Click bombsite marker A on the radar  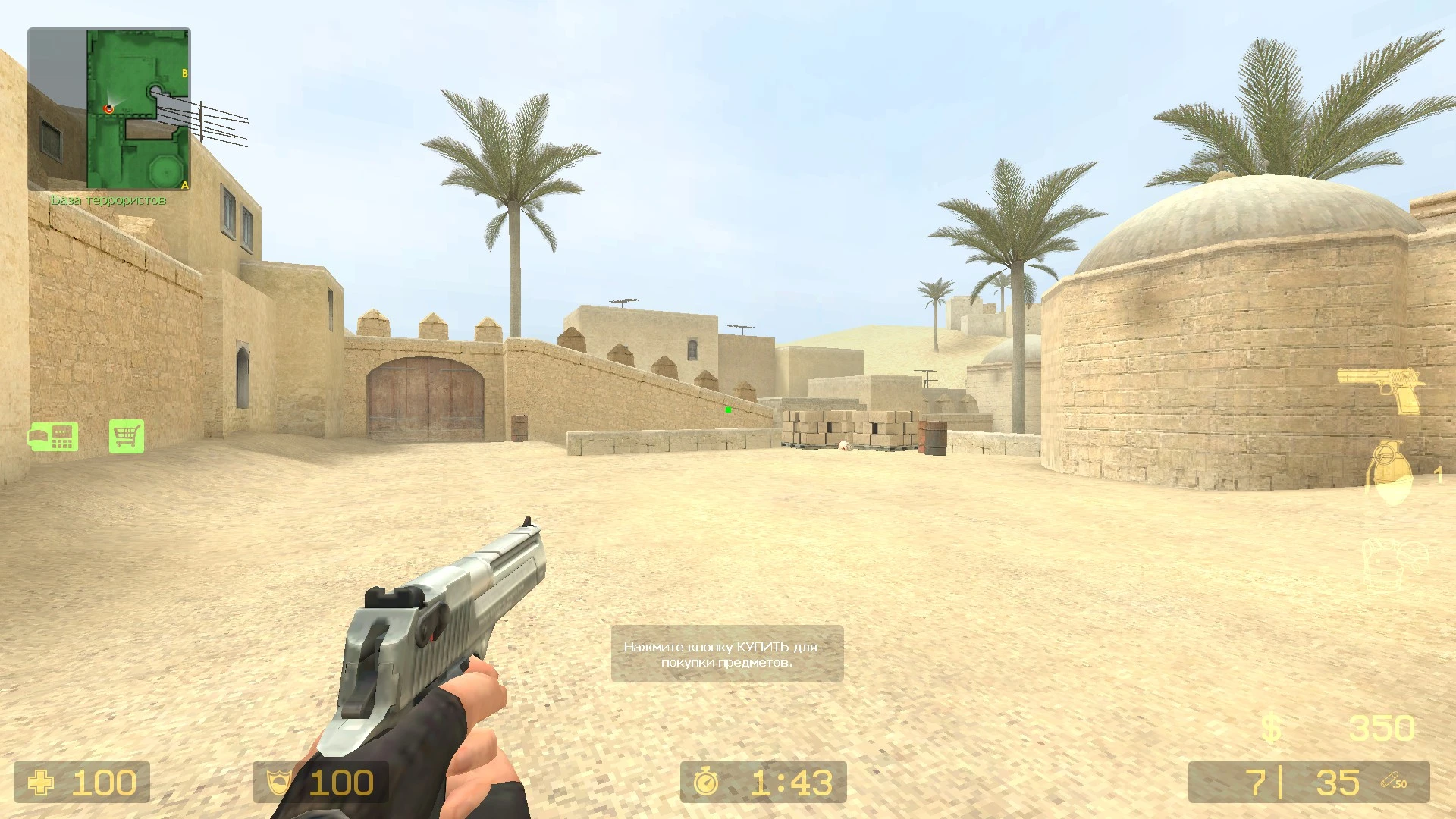click(x=184, y=185)
